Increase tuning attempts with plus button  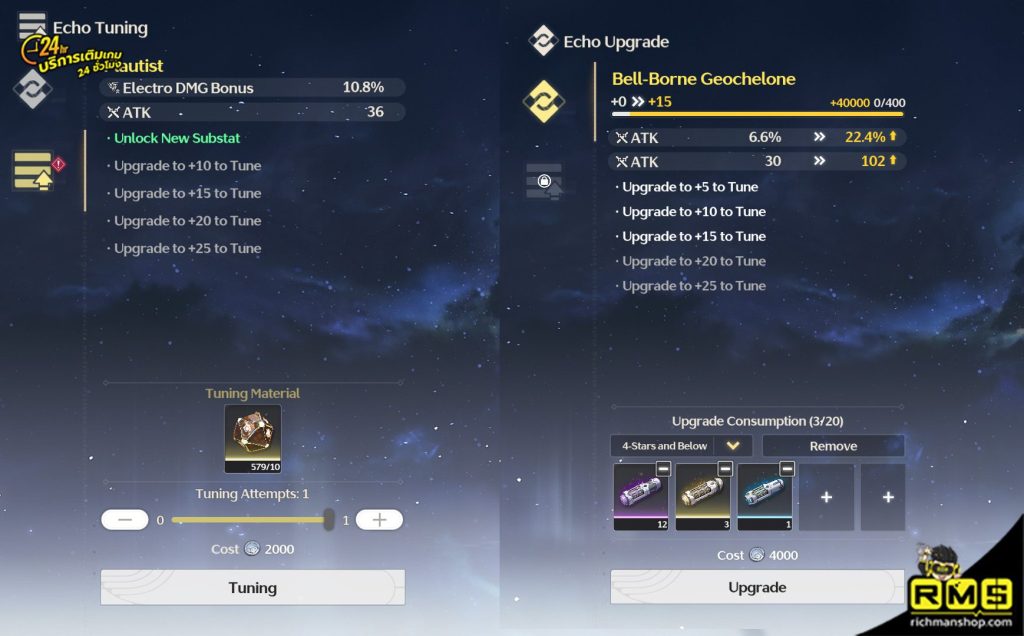(379, 520)
